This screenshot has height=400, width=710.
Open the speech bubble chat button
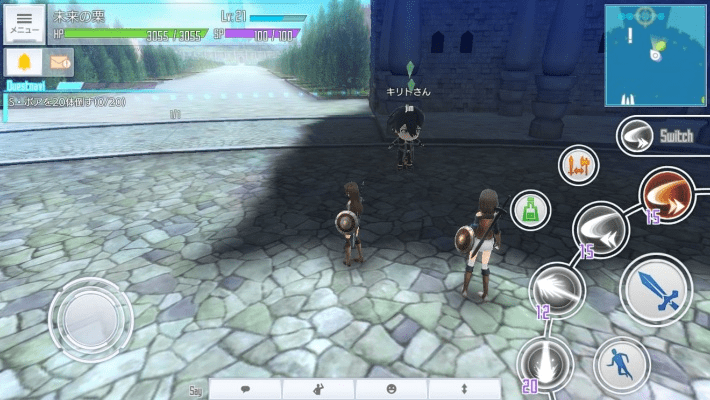pos(245,388)
